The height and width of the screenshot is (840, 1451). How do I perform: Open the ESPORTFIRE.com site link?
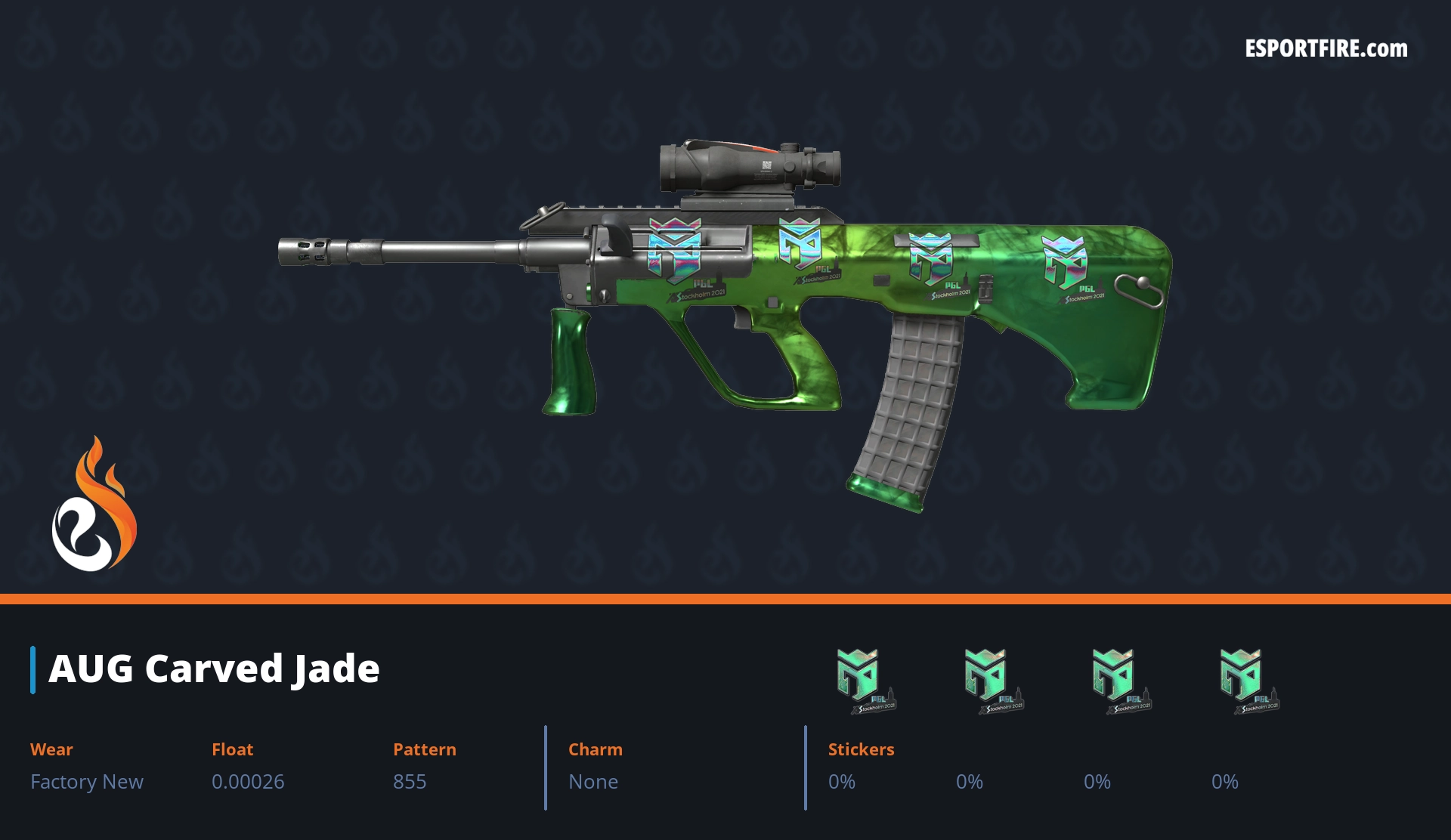pos(1326,49)
